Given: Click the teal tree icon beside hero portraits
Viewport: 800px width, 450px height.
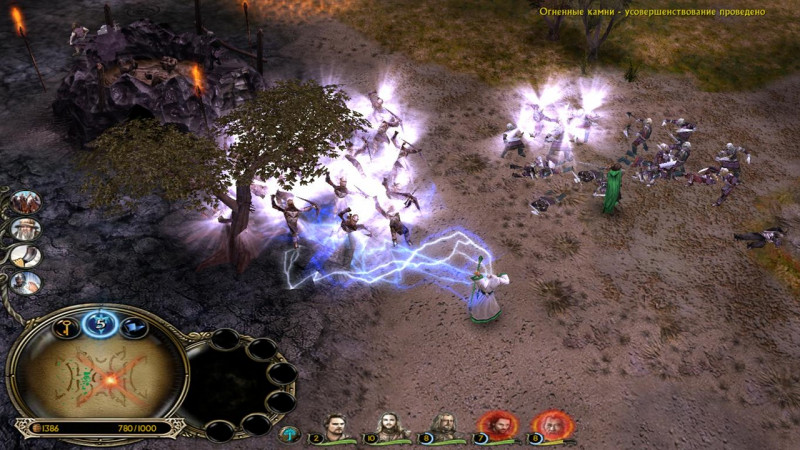Looking at the screenshot, I should (x=292, y=433).
